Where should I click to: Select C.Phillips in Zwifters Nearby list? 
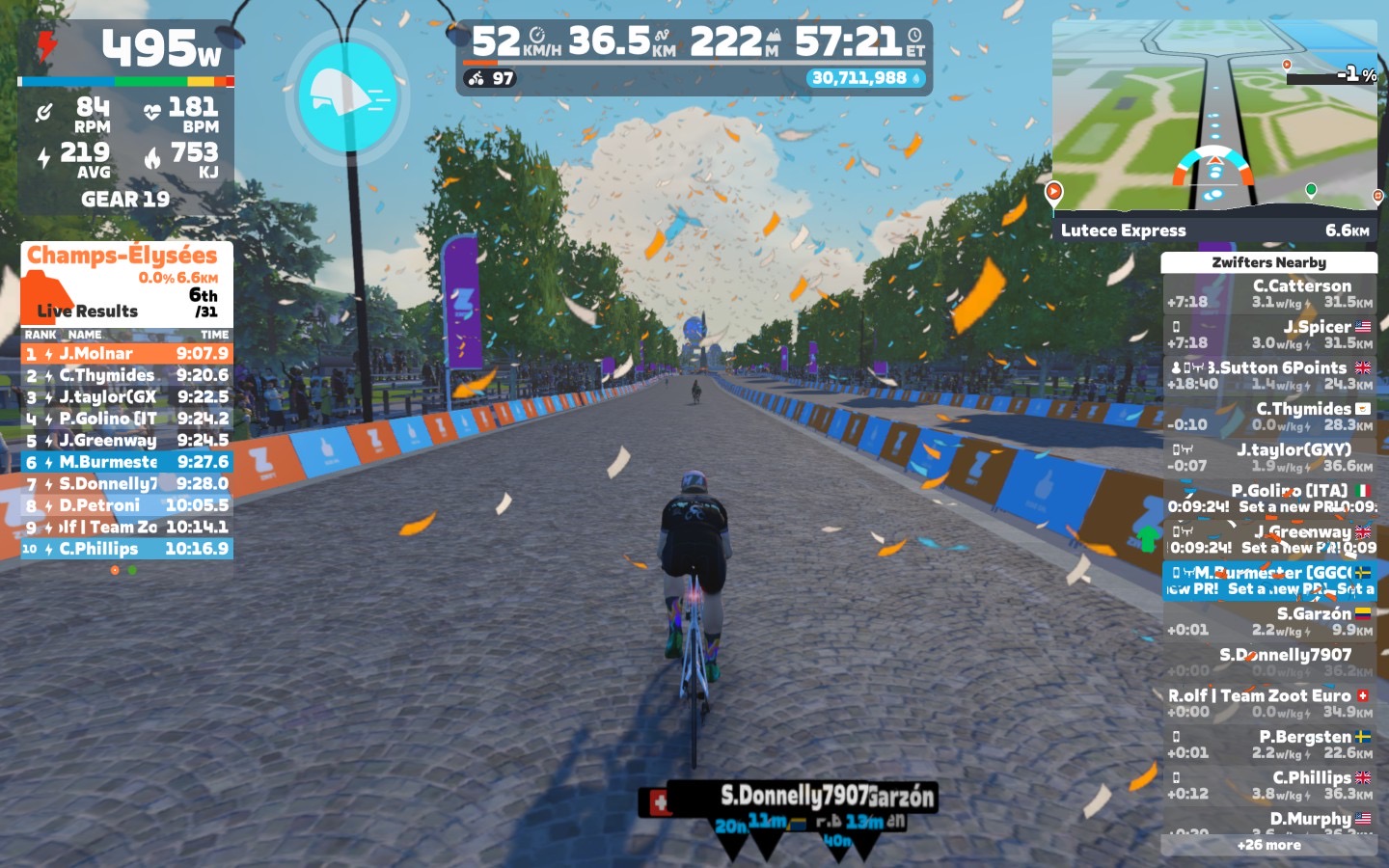[1269, 785]
